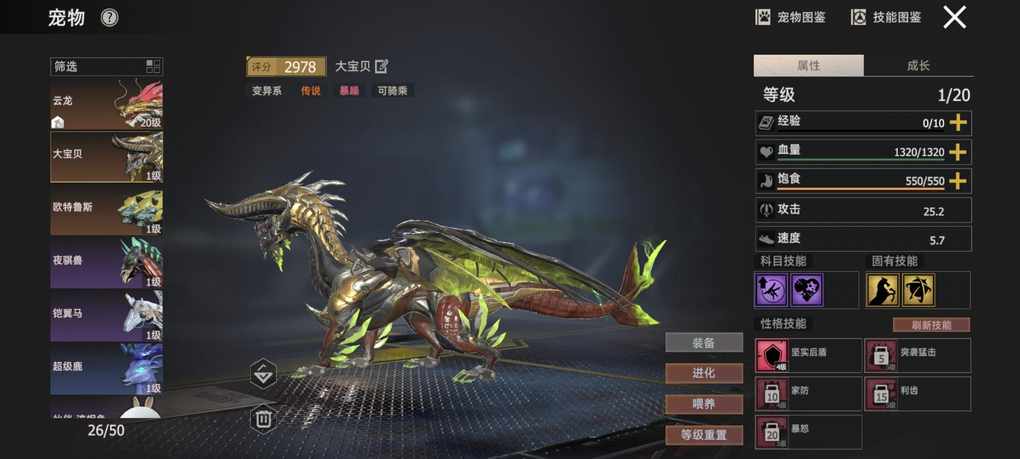Click the 进化 evolve button
This screenshot has width=1020, height=459.
point(704,373)
